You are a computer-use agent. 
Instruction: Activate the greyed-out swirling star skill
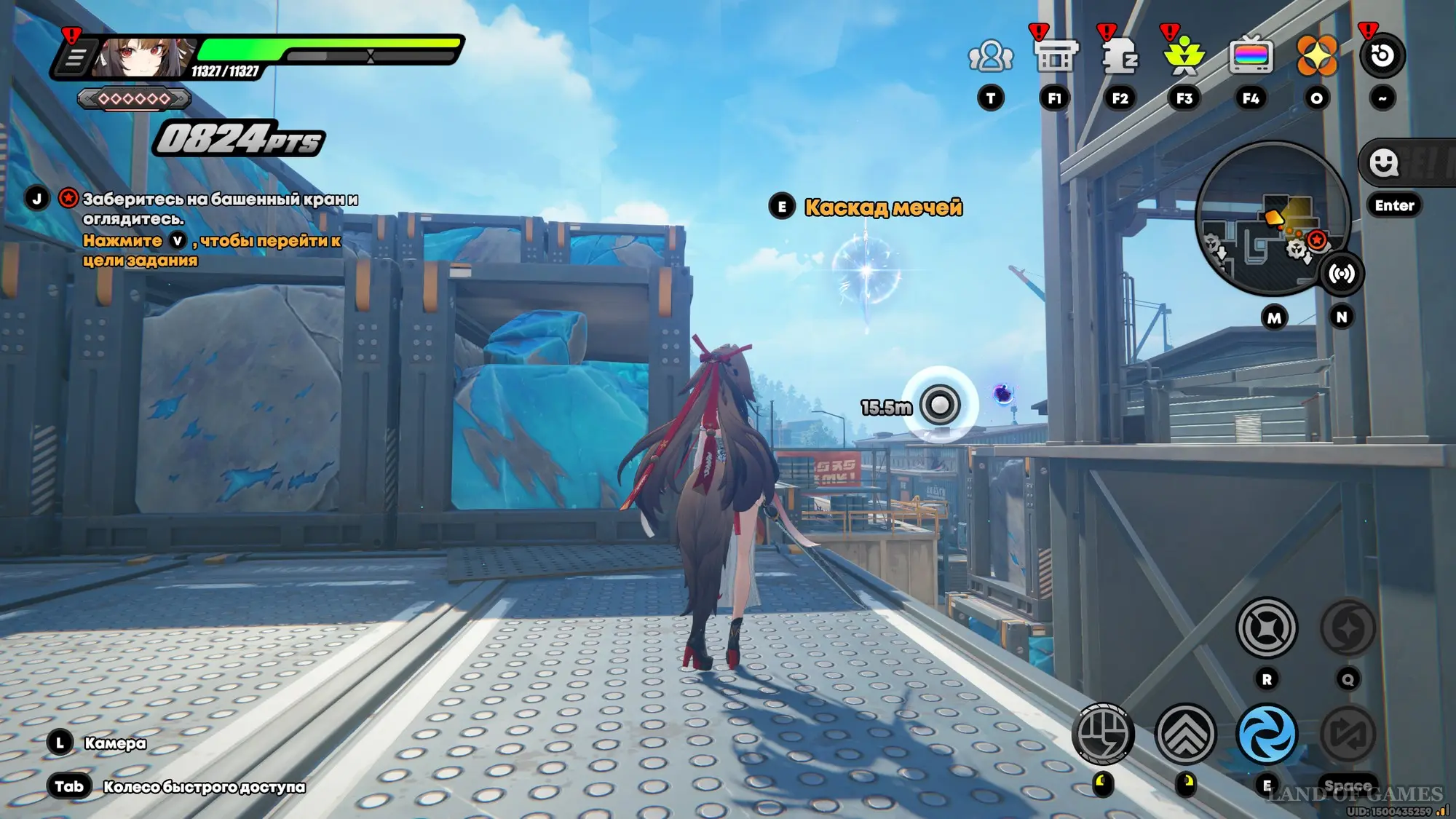tap(1348, 628)
